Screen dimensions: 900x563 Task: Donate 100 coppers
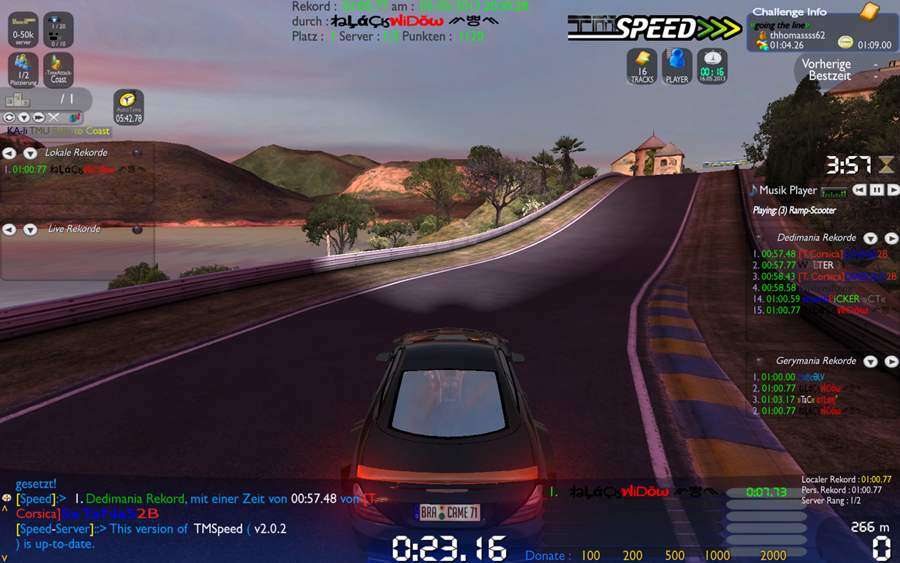(x=591, y=555)
